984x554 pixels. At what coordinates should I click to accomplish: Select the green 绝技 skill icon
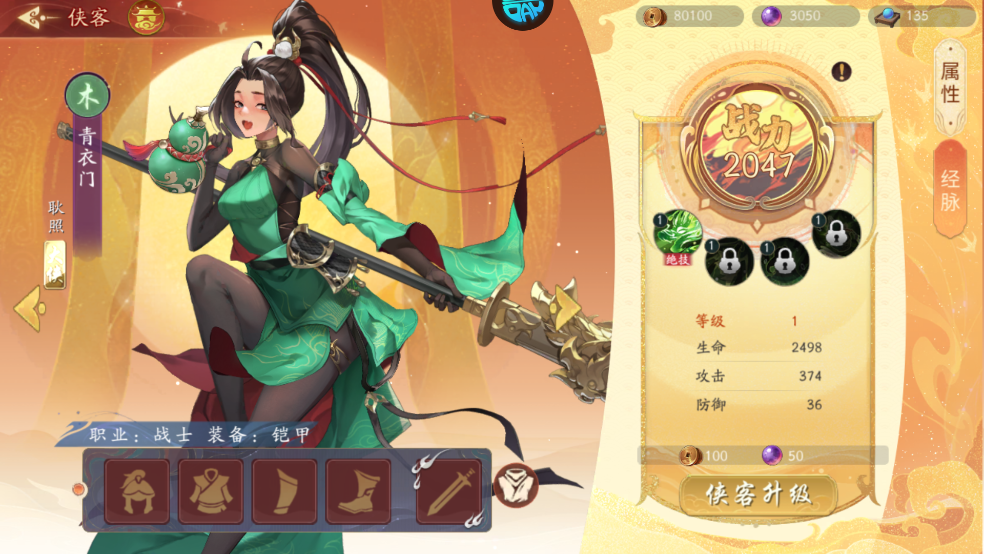point(677,232)
